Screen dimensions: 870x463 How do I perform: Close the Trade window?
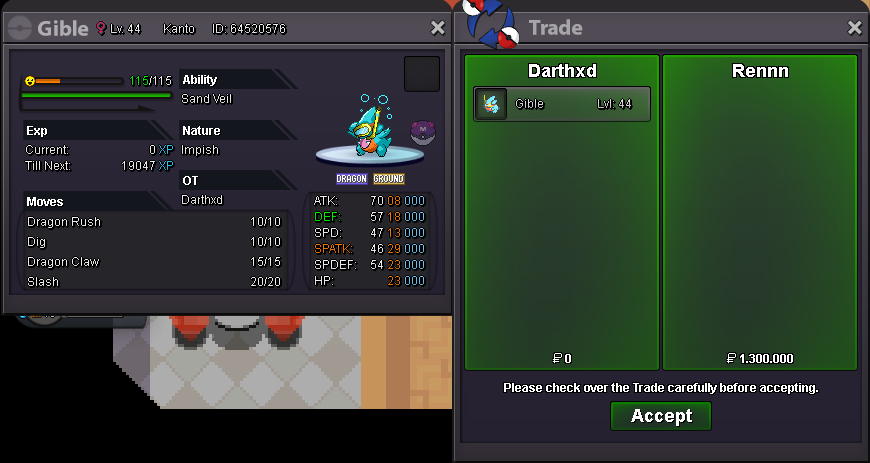pos(854,28)
